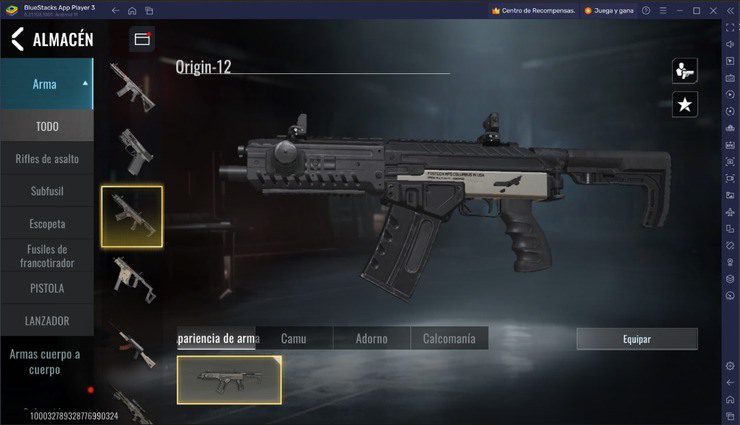The width and height of the screenshot is (740, 425).
Task: Select the Origin-12 default skin thumbnail
Action: click(229, 380)
